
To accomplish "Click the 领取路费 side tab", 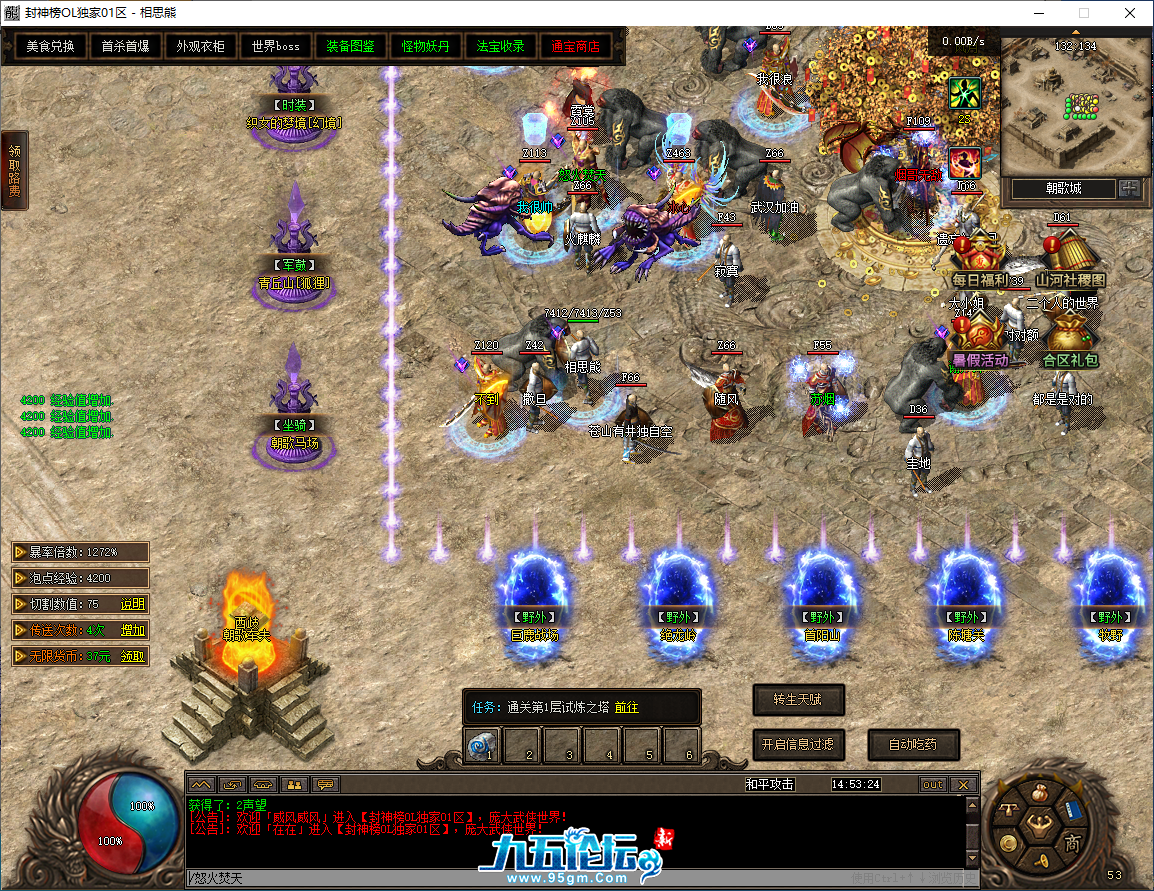I will [14, 170].
